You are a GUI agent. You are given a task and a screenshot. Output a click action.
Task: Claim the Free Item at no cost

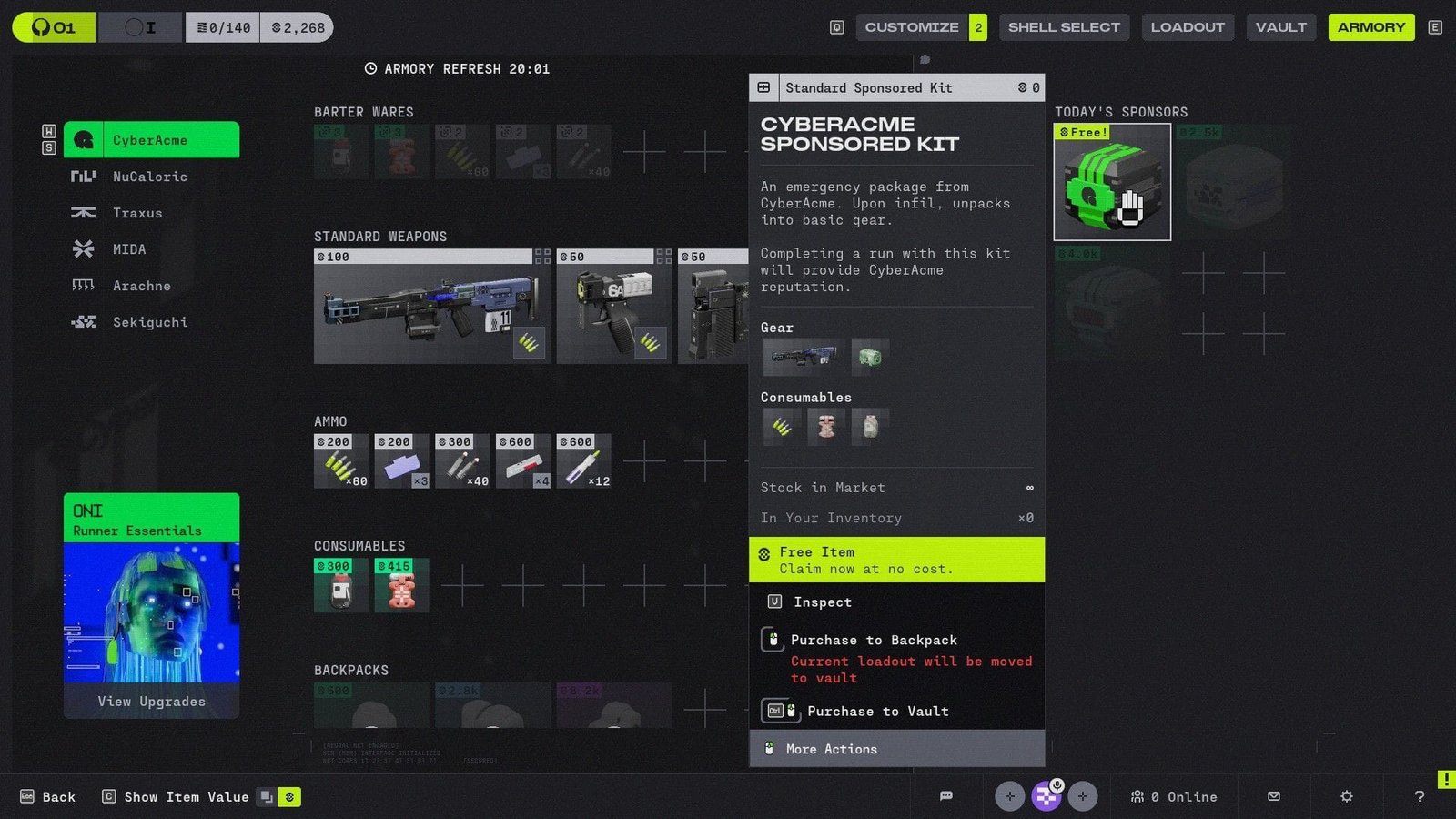[896, 559]
